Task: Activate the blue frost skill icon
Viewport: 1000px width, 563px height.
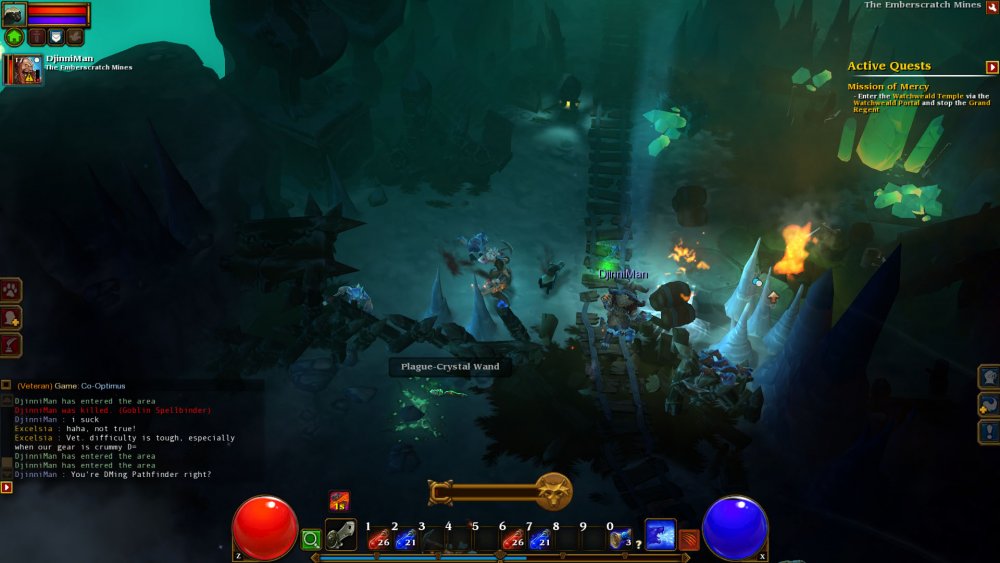Action: [660, 535]
